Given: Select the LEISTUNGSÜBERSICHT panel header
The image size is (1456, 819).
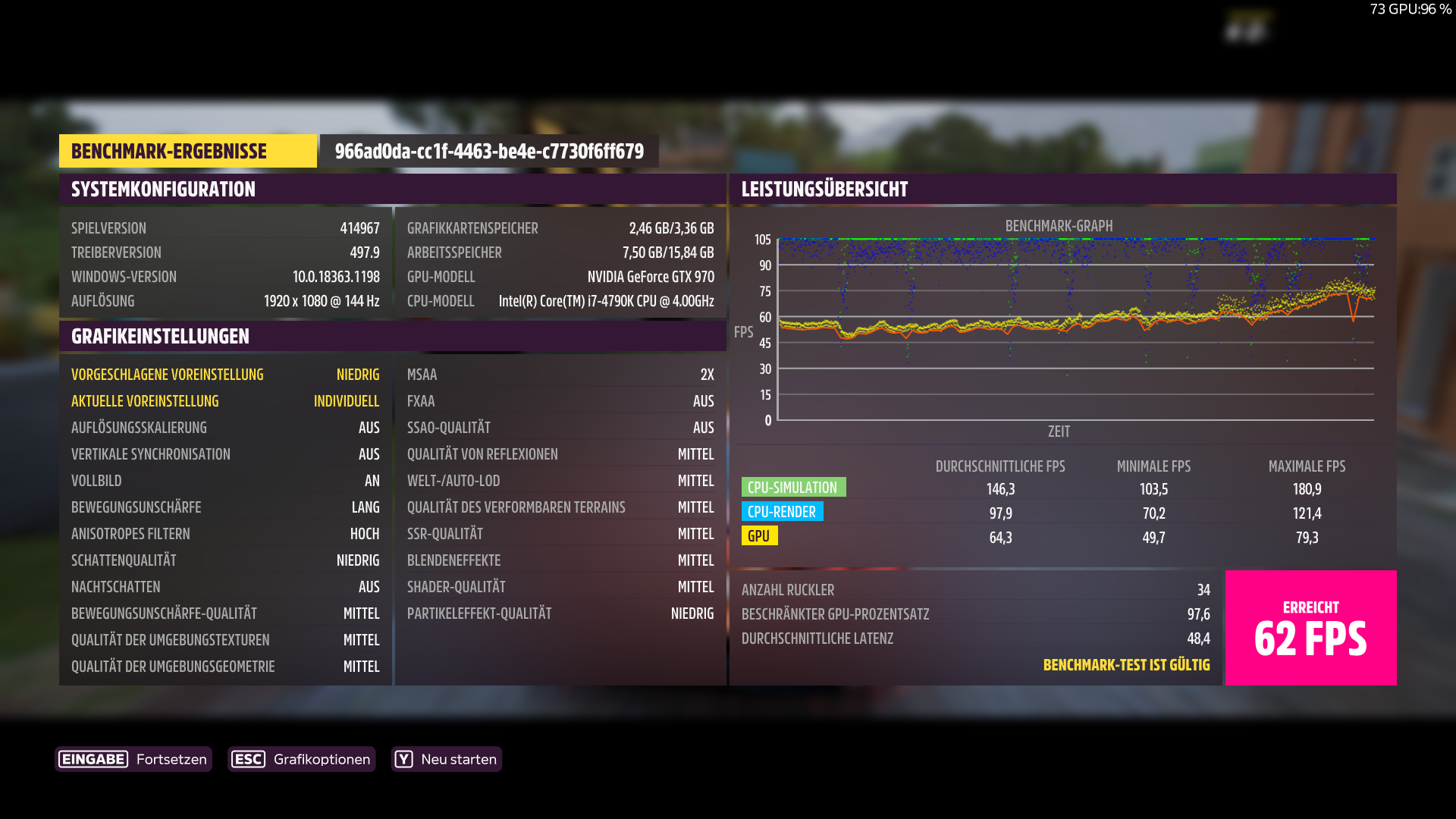Looking at the screenshot, I should 824,190.
